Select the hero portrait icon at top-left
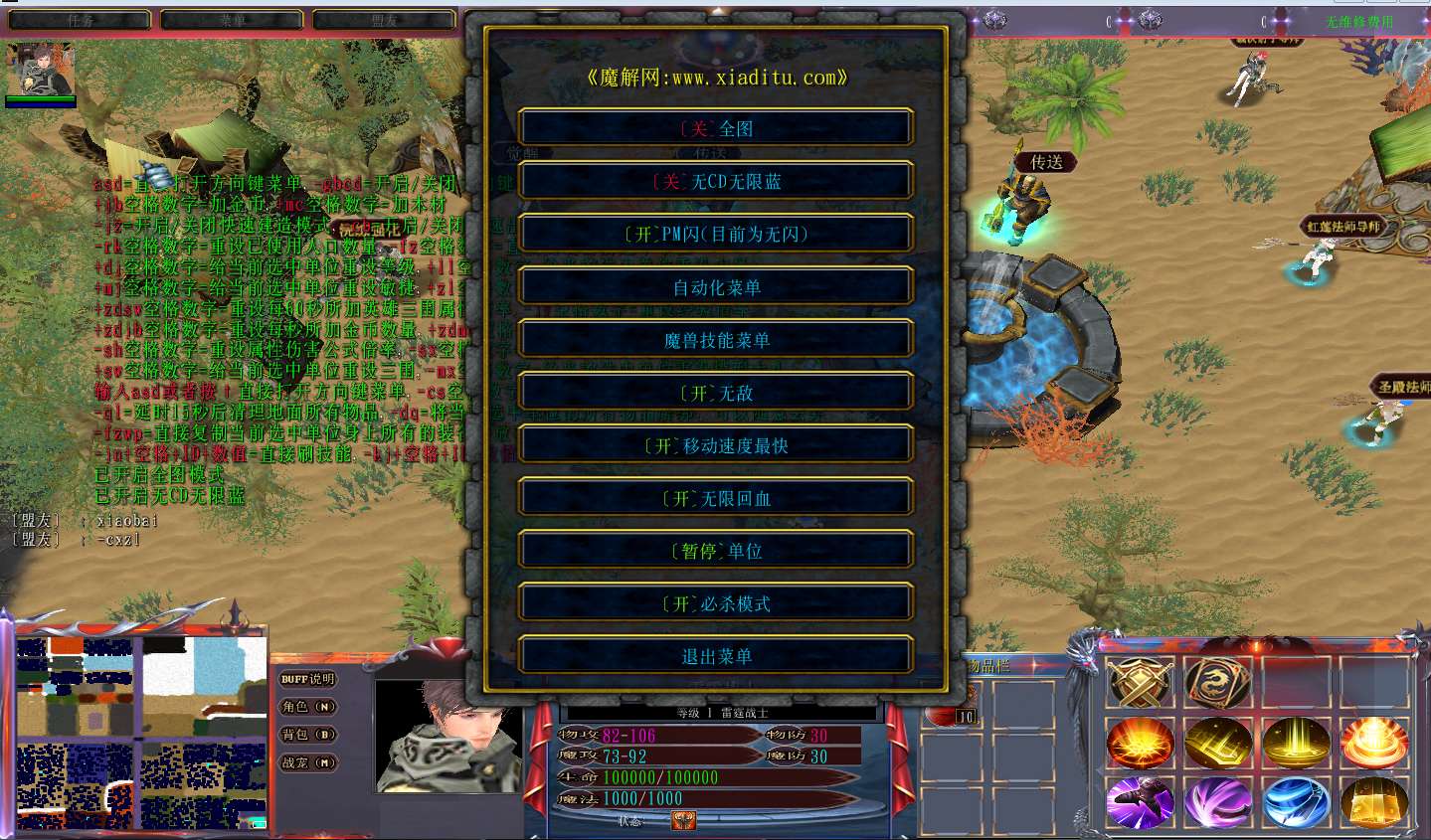The image size is (1431, 840). point(41,69)
